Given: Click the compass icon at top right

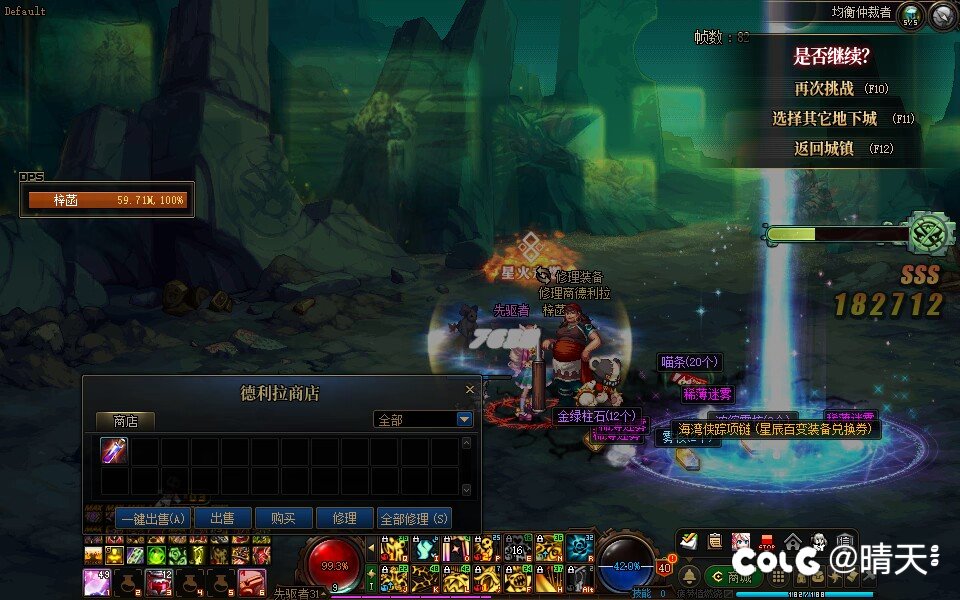Looking at the screenshot, I should 943,16.
